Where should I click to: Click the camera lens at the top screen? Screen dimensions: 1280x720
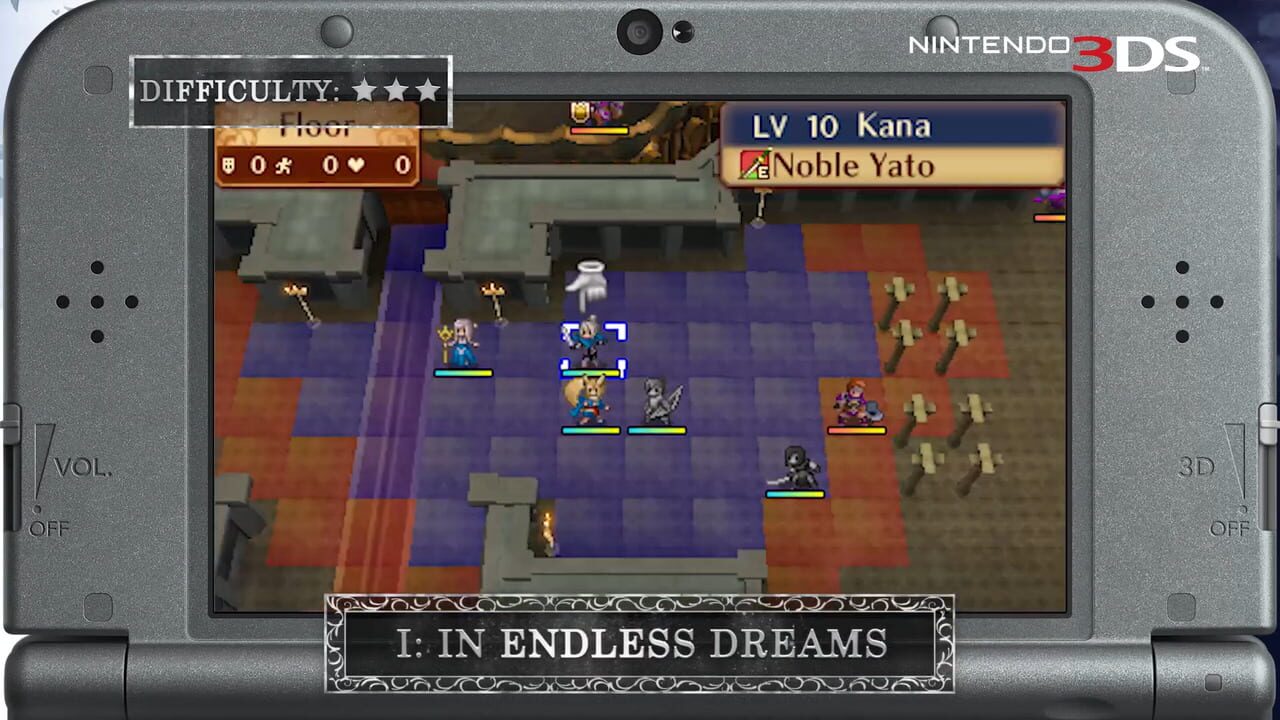(638, 31)
